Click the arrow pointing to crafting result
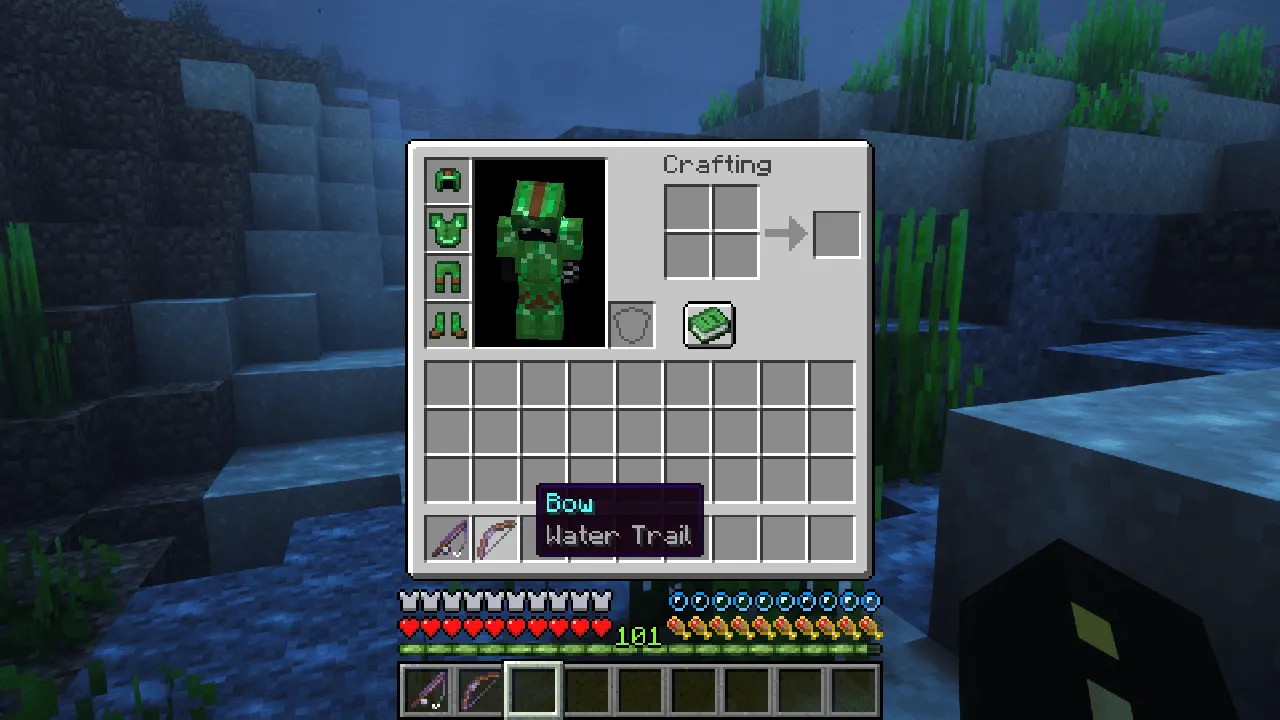This screenshot has width=1280, height=720. [x=786, y=232]
